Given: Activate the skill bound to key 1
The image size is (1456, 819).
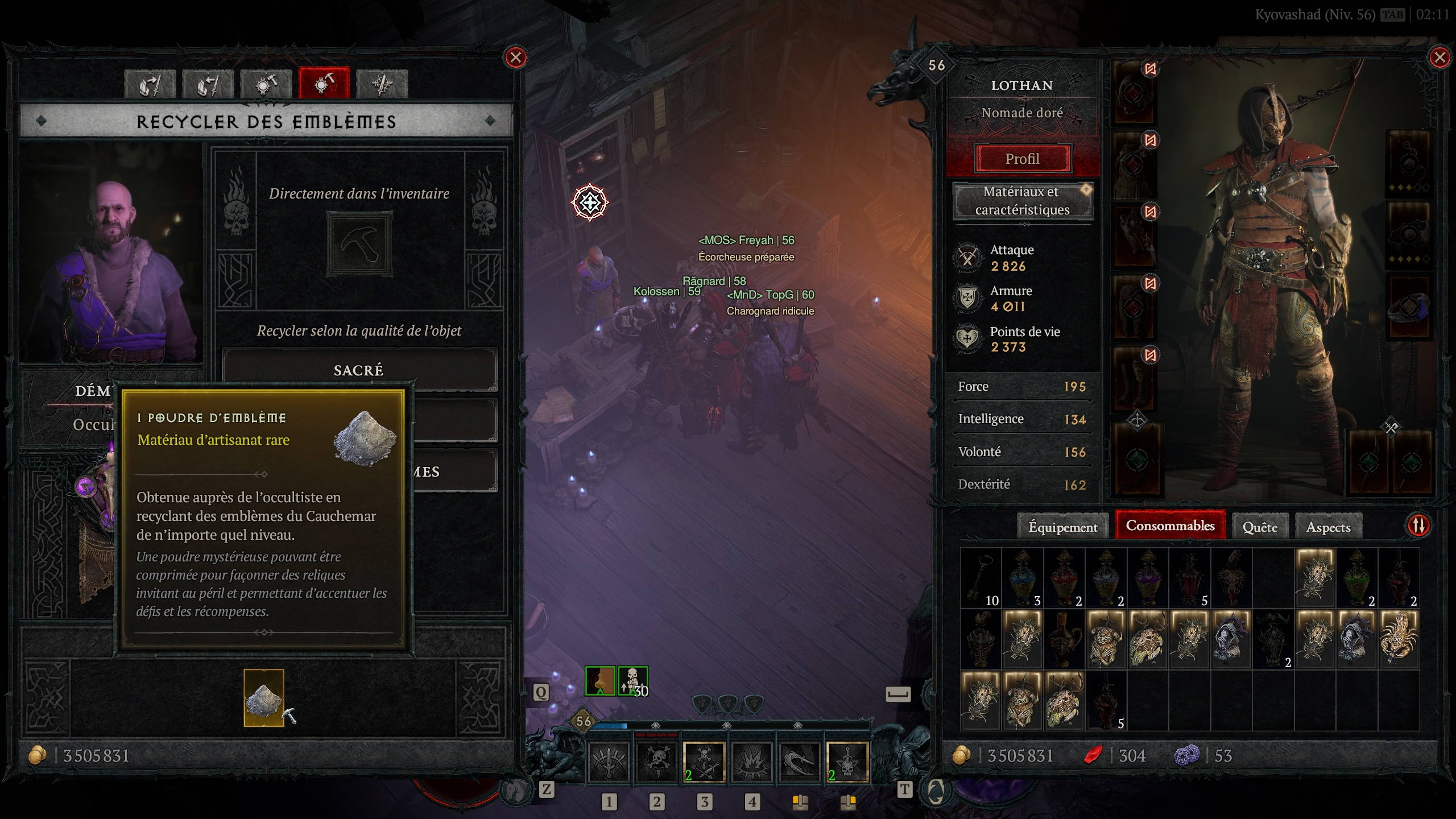Looking at the screenshot, I should click(x=609, y=762).
